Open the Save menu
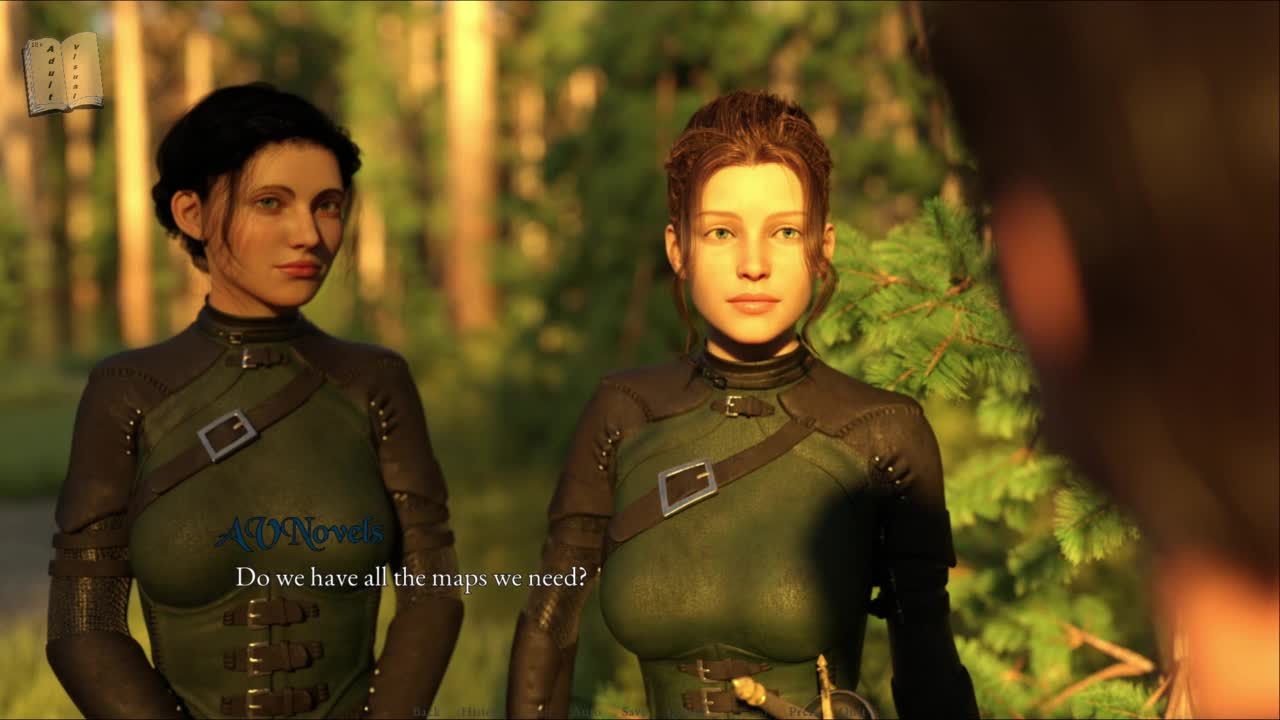 (634, 711)
